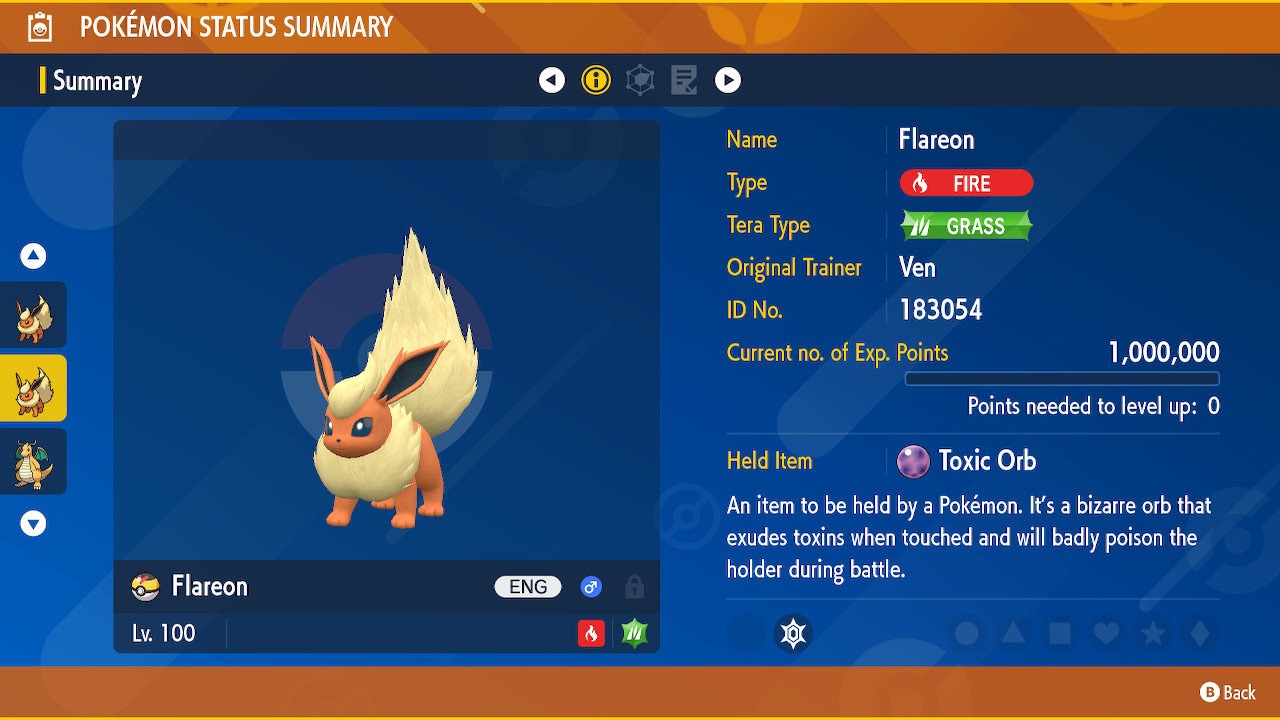1280x720 pixels.
Task: Open the Tera crystal stats page icon
Action: tap(640, 80)
